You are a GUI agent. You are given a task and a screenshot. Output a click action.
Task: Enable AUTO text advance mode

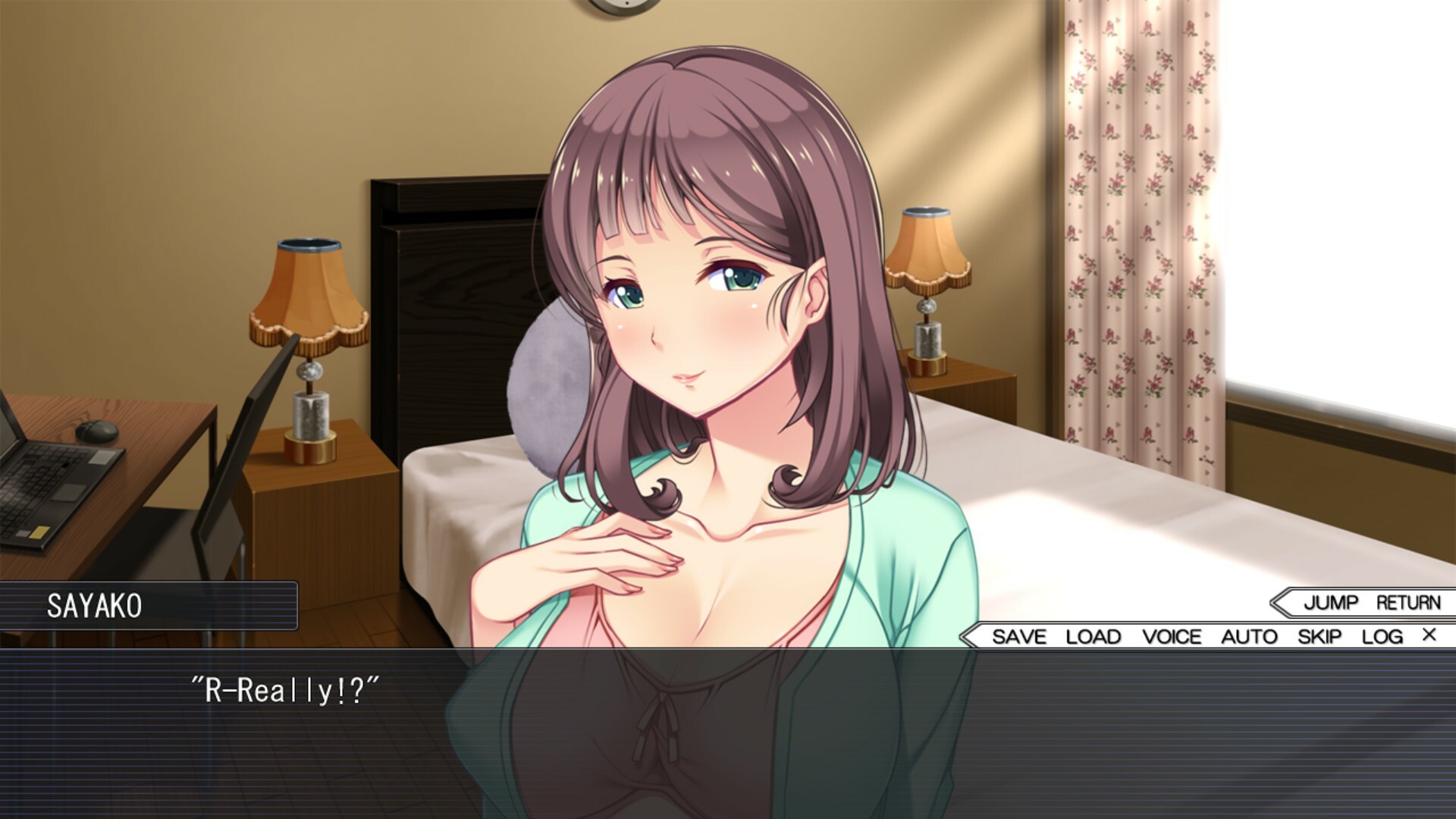(x=1248, y=637)
